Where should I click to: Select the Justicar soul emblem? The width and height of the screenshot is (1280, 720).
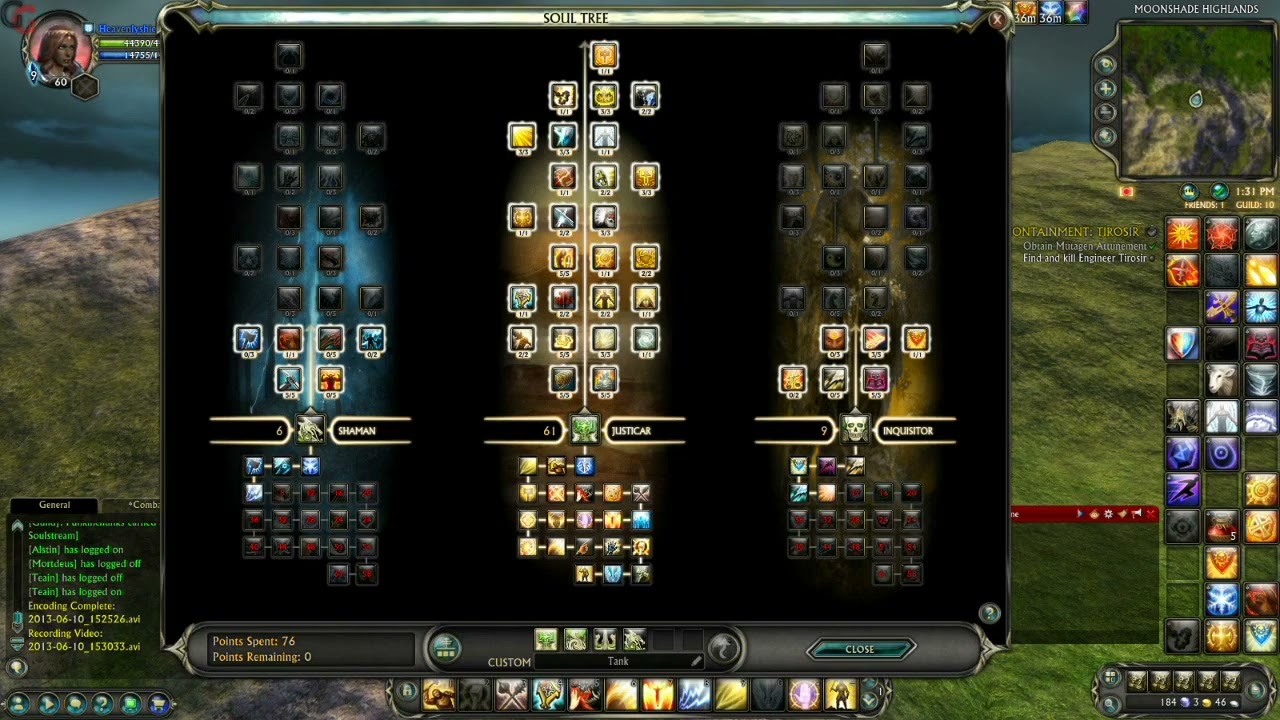[584, 430]
